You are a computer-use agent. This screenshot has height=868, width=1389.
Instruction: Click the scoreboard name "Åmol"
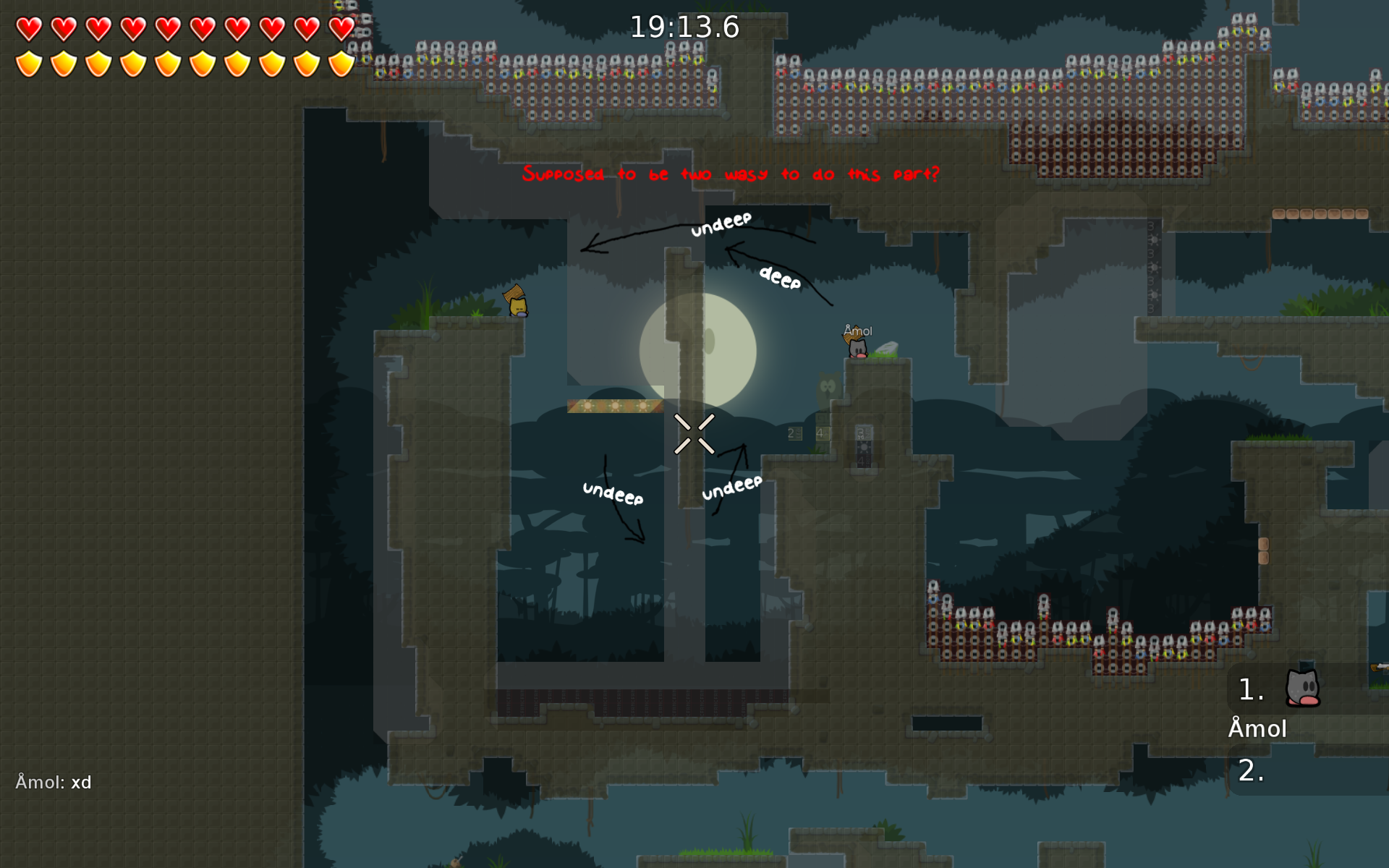click(x=1258, y=729)
